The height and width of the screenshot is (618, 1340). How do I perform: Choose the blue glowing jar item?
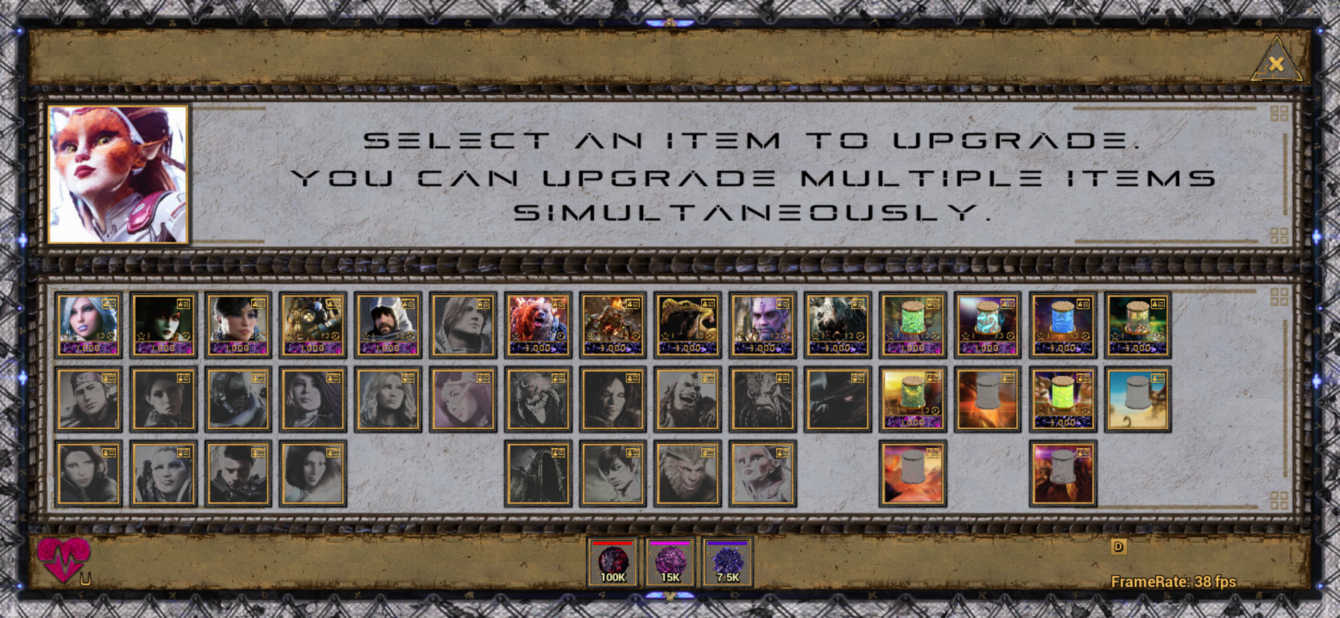(x=1063, y=324)
